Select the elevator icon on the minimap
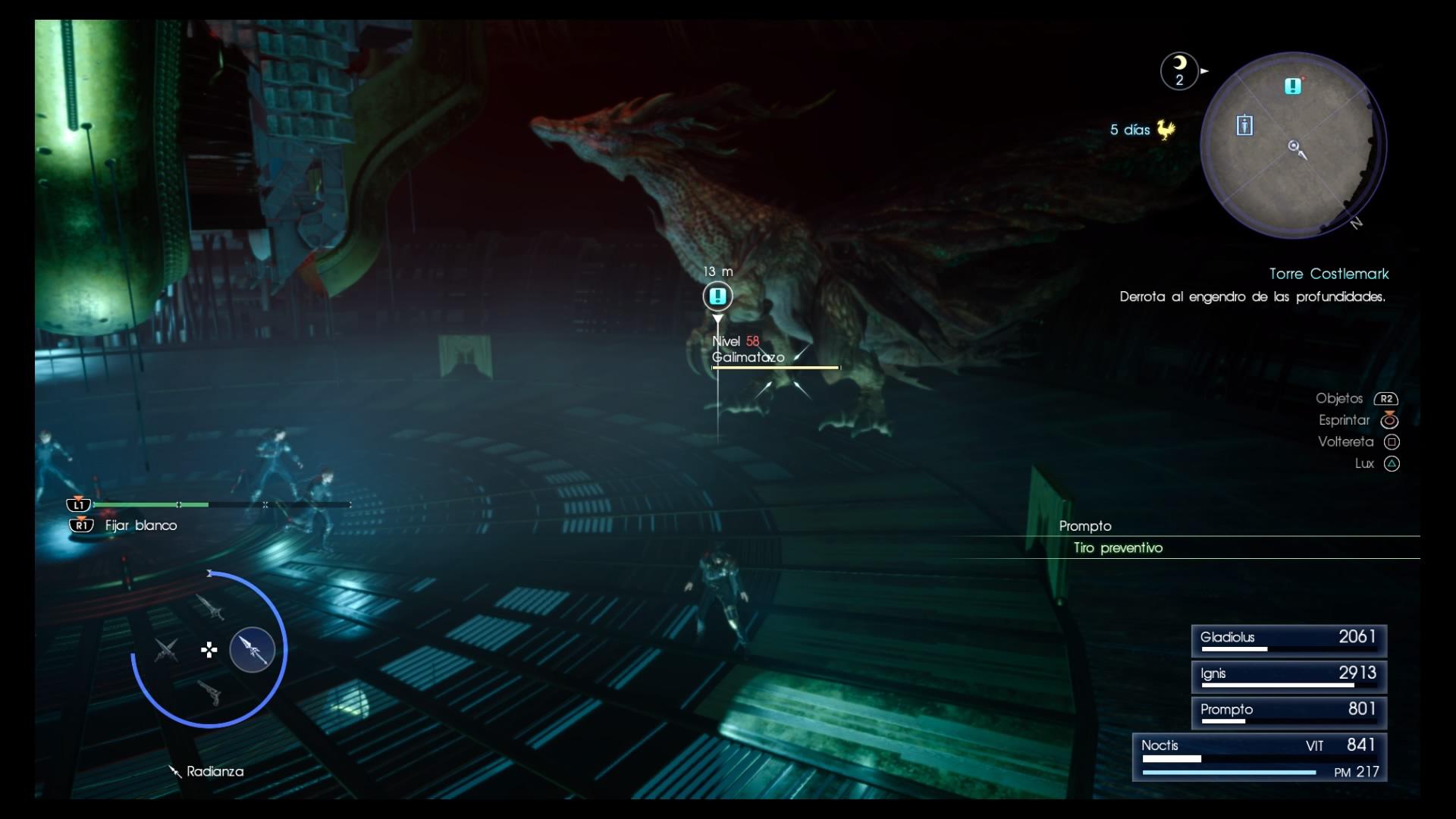This screenshot has width=1456, height=819. (x=1244, y=125)
